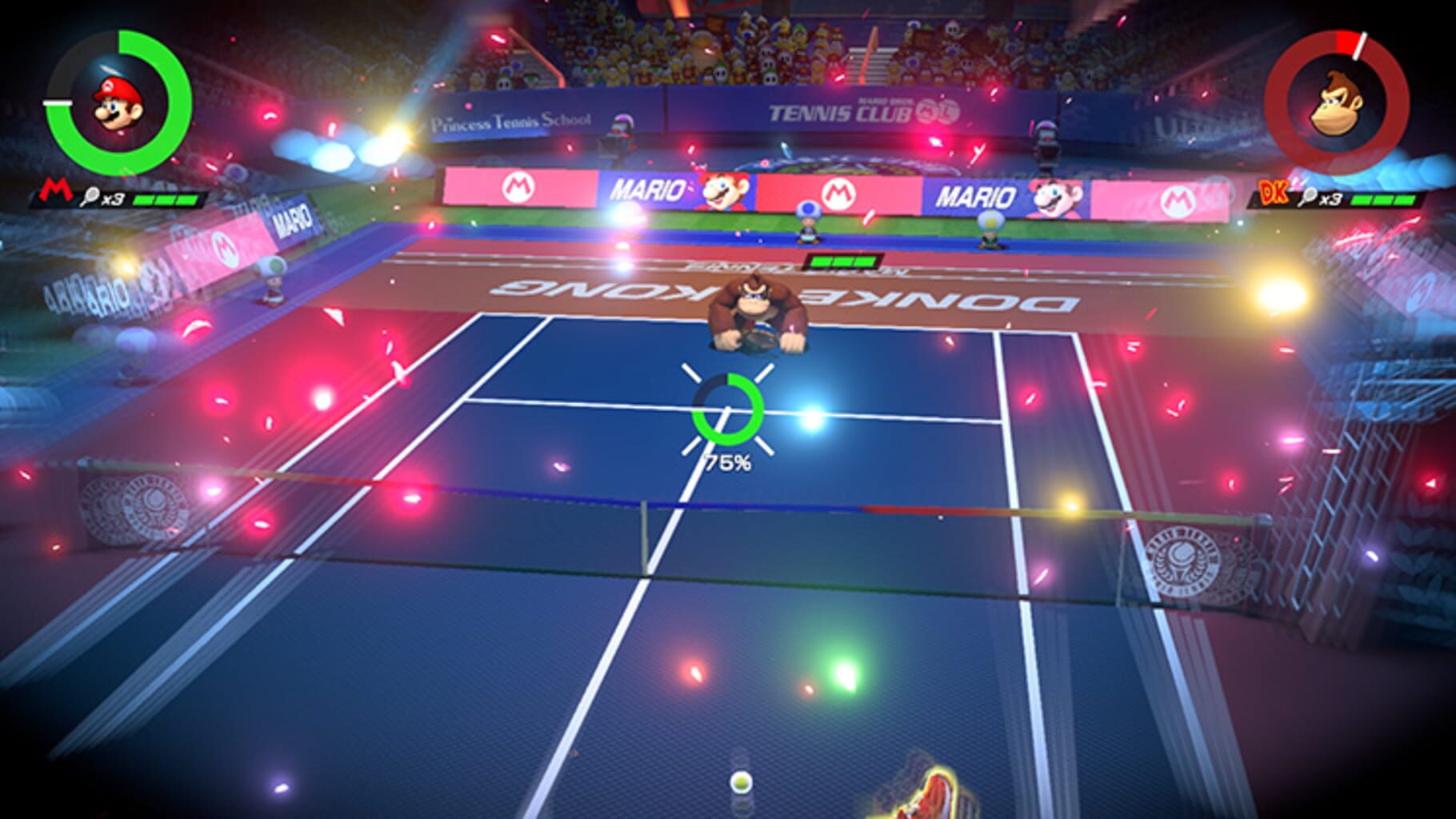Click the racket icon beside Mario's x3 counter
The height and width of the screenshot is (819, 1456).
coord(90,194)
